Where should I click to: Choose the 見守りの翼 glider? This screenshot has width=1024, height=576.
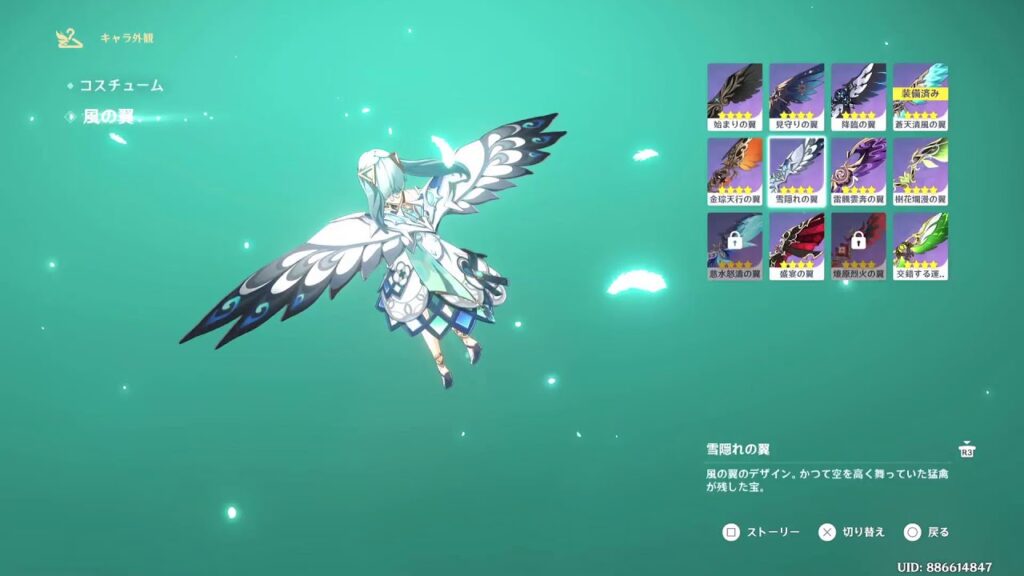pyautogui.click(x=797, y=97)
